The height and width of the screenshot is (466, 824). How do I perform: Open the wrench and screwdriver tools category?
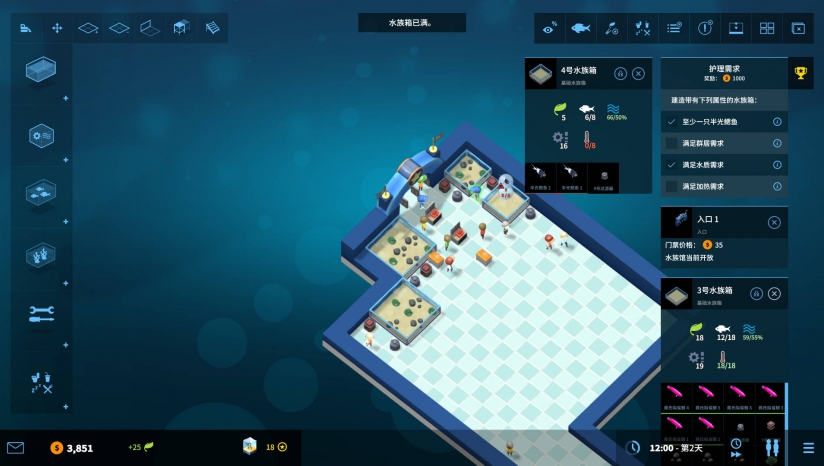pyautogui.click(x=41, y=313)
